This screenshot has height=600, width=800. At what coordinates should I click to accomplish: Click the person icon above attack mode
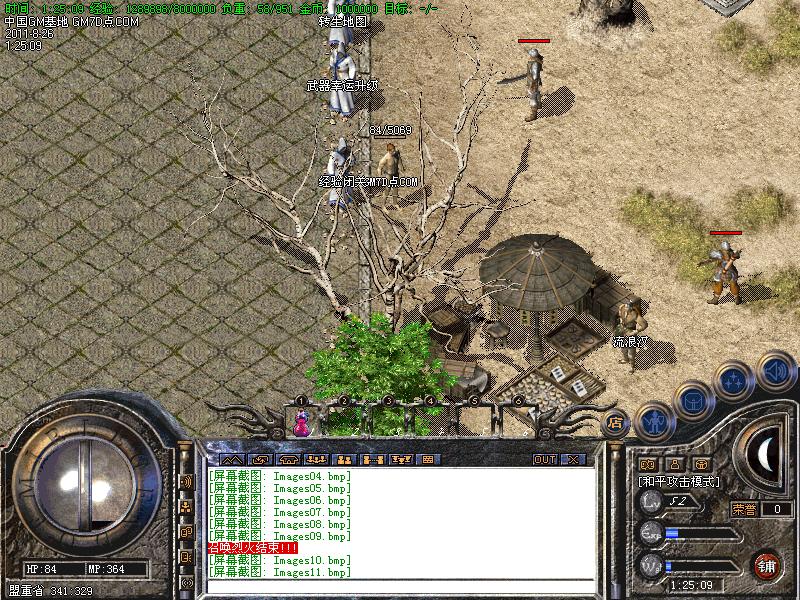(x=674, y=464)
